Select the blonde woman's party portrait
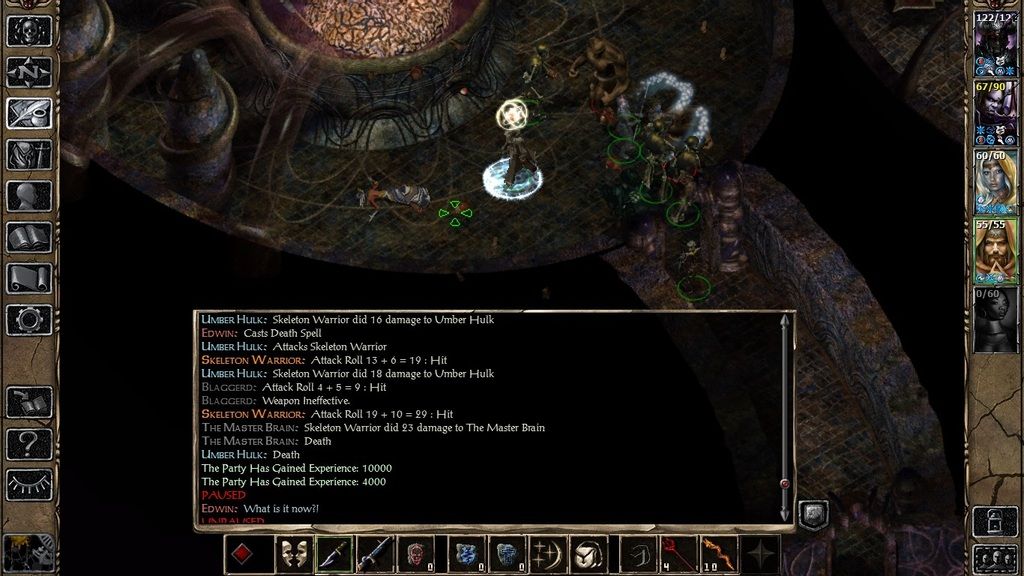 tap(994, 184)
